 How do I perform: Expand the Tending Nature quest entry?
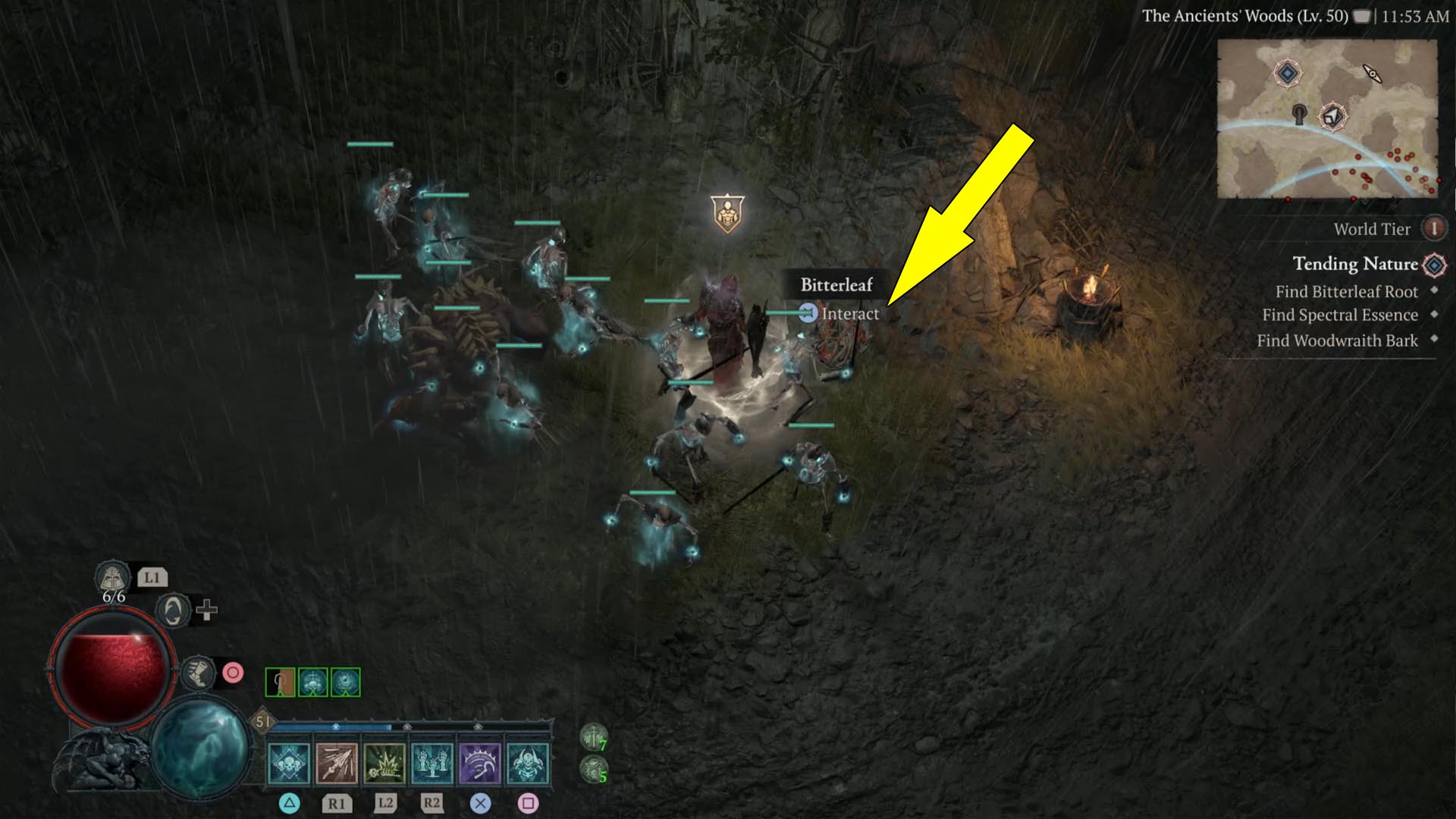coord(1356,265)
